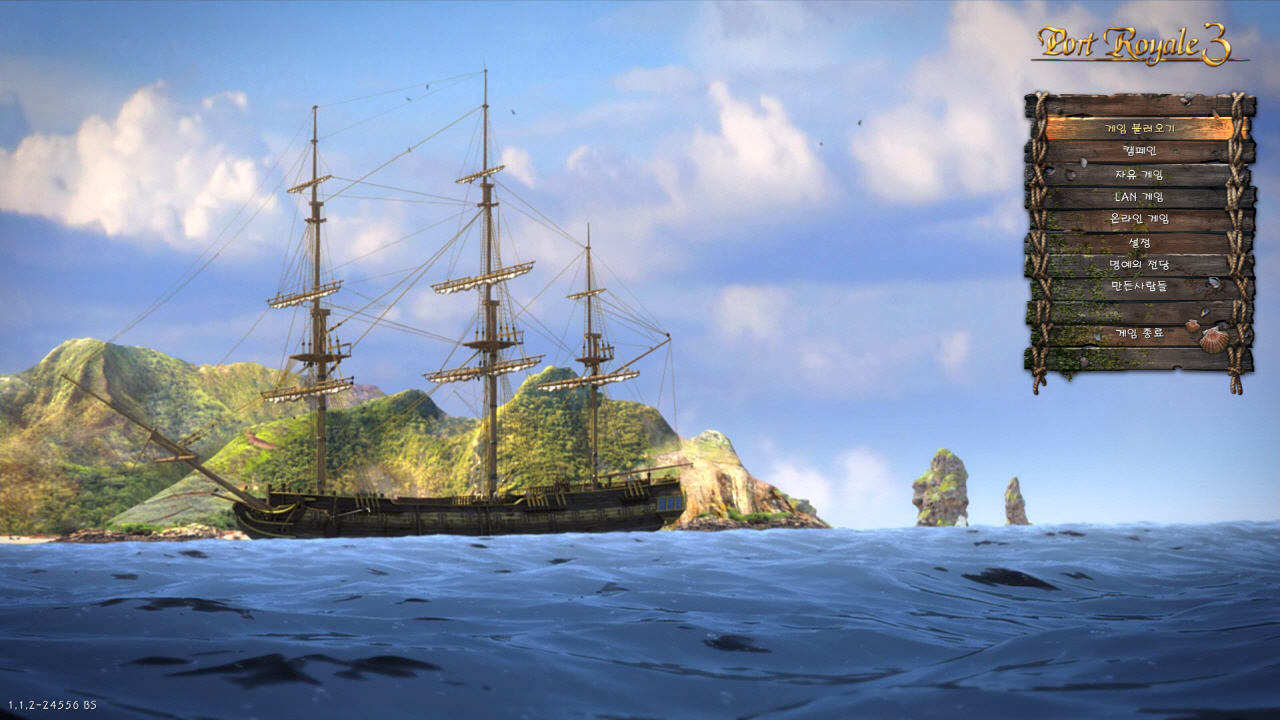This screenshot has width=1280, height=720.
Task: Open 온라인 게임 (Online Game)
Action: point(1139,220)
